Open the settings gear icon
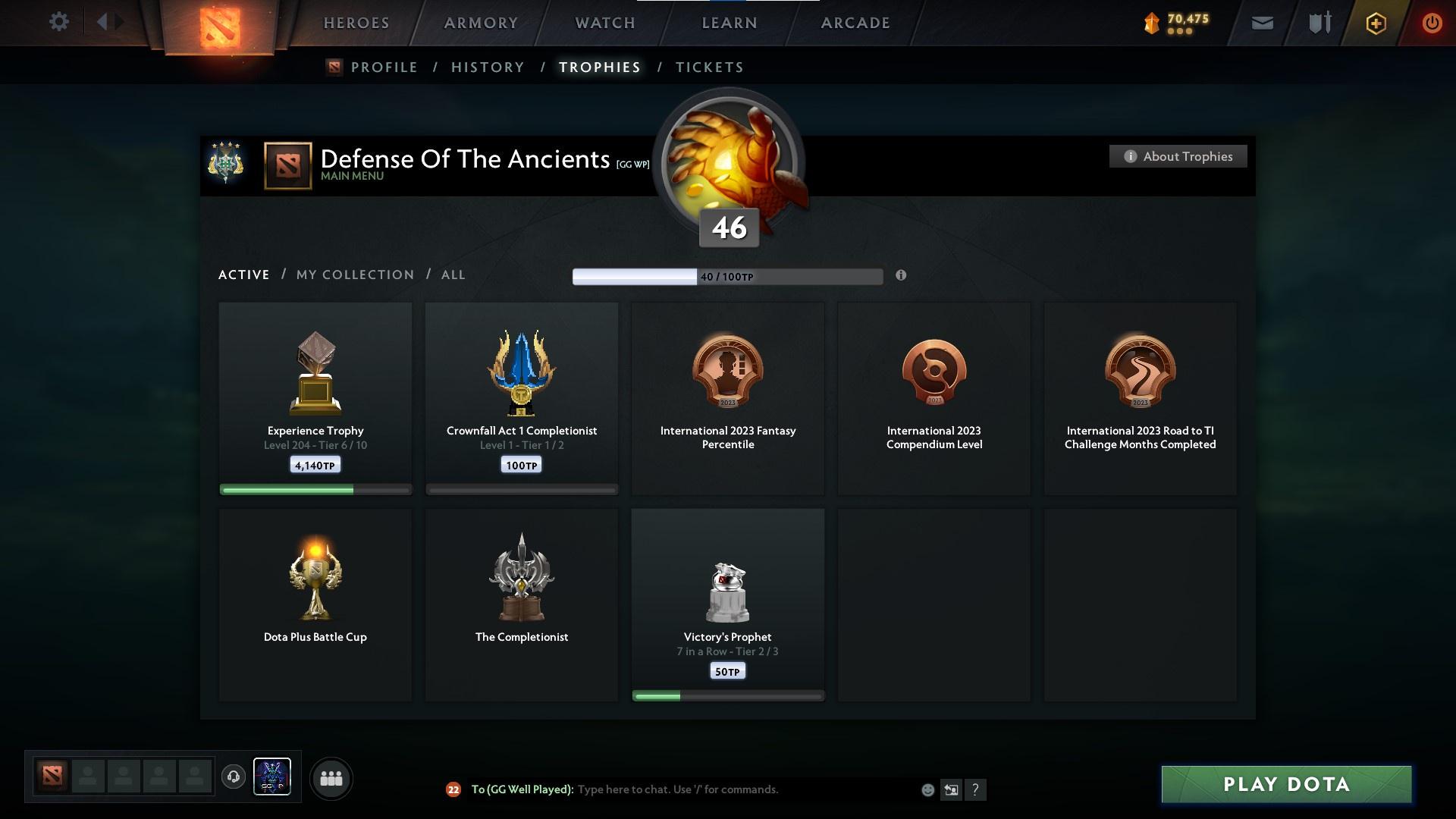 tap(59, 22)
